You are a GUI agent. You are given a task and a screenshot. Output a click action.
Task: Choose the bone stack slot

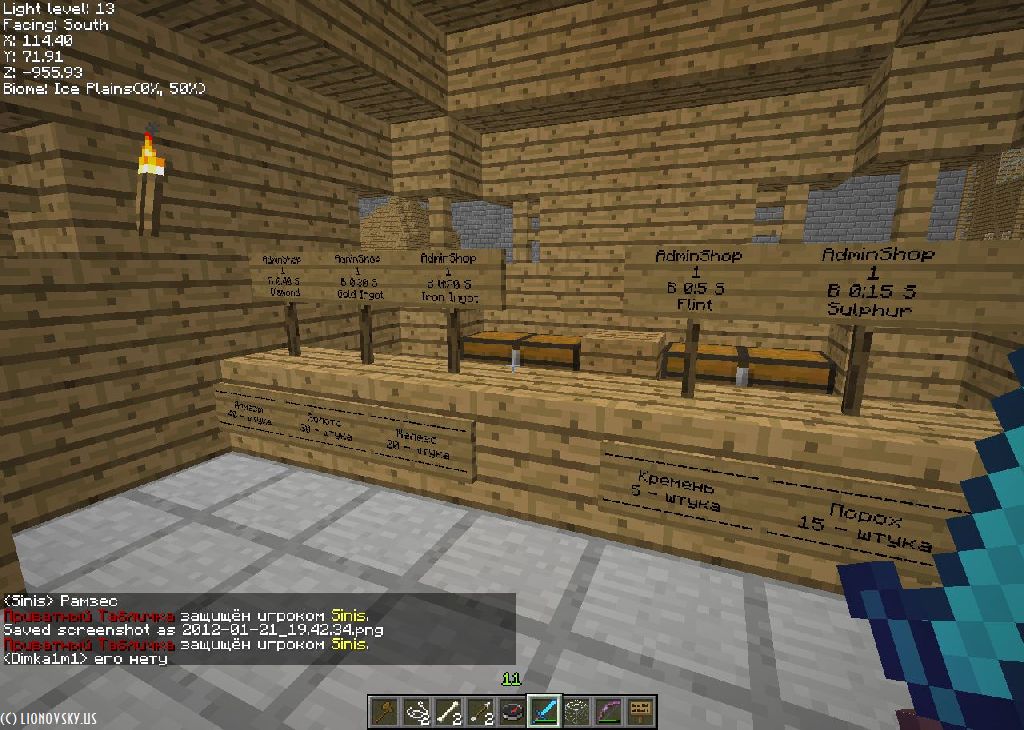pyautogui.click(x=448, y=711)
